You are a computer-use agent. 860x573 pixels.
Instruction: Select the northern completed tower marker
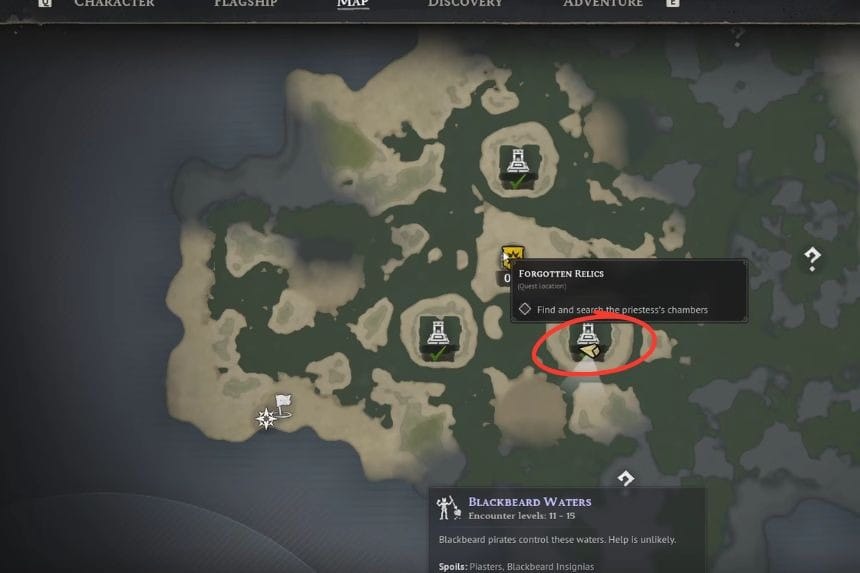pyautogui.click(x=517, y=164)
